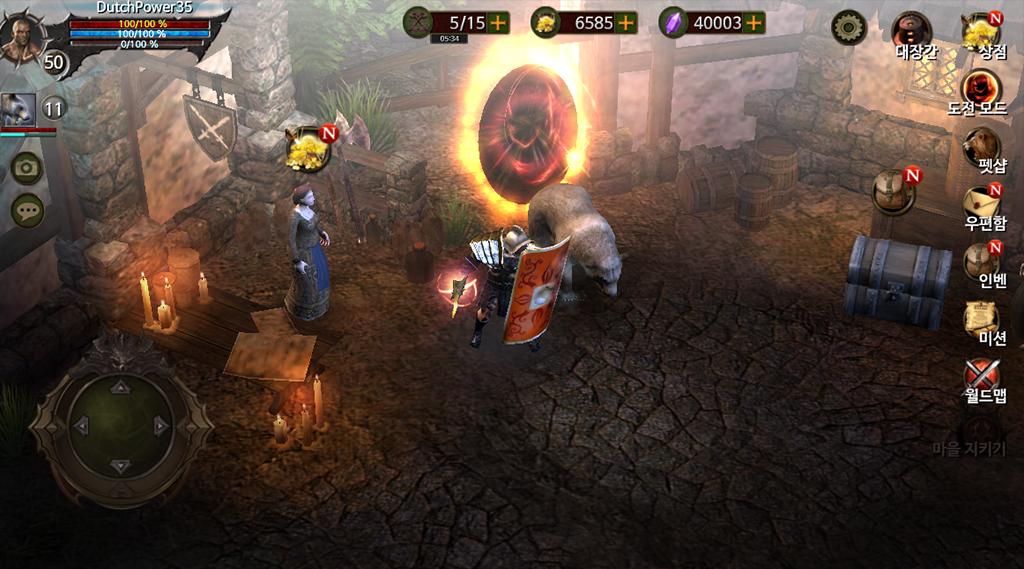Click the bag icon above the chest
The height and width of the screenshot is (569, 1024).
[892, 191]
